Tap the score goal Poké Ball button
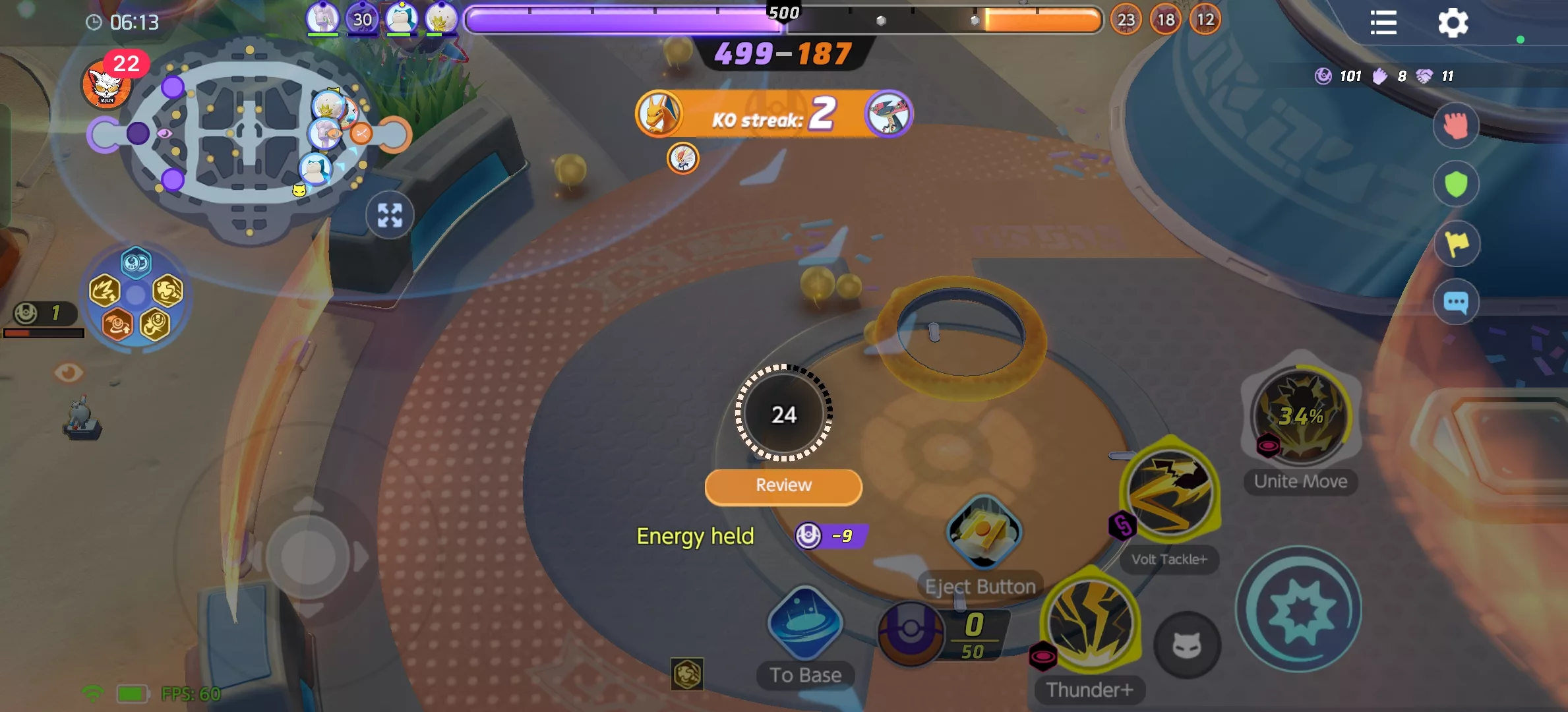The height and width of the screenshot is (712, 1568). pyautogui.click(x=911, y=633)
